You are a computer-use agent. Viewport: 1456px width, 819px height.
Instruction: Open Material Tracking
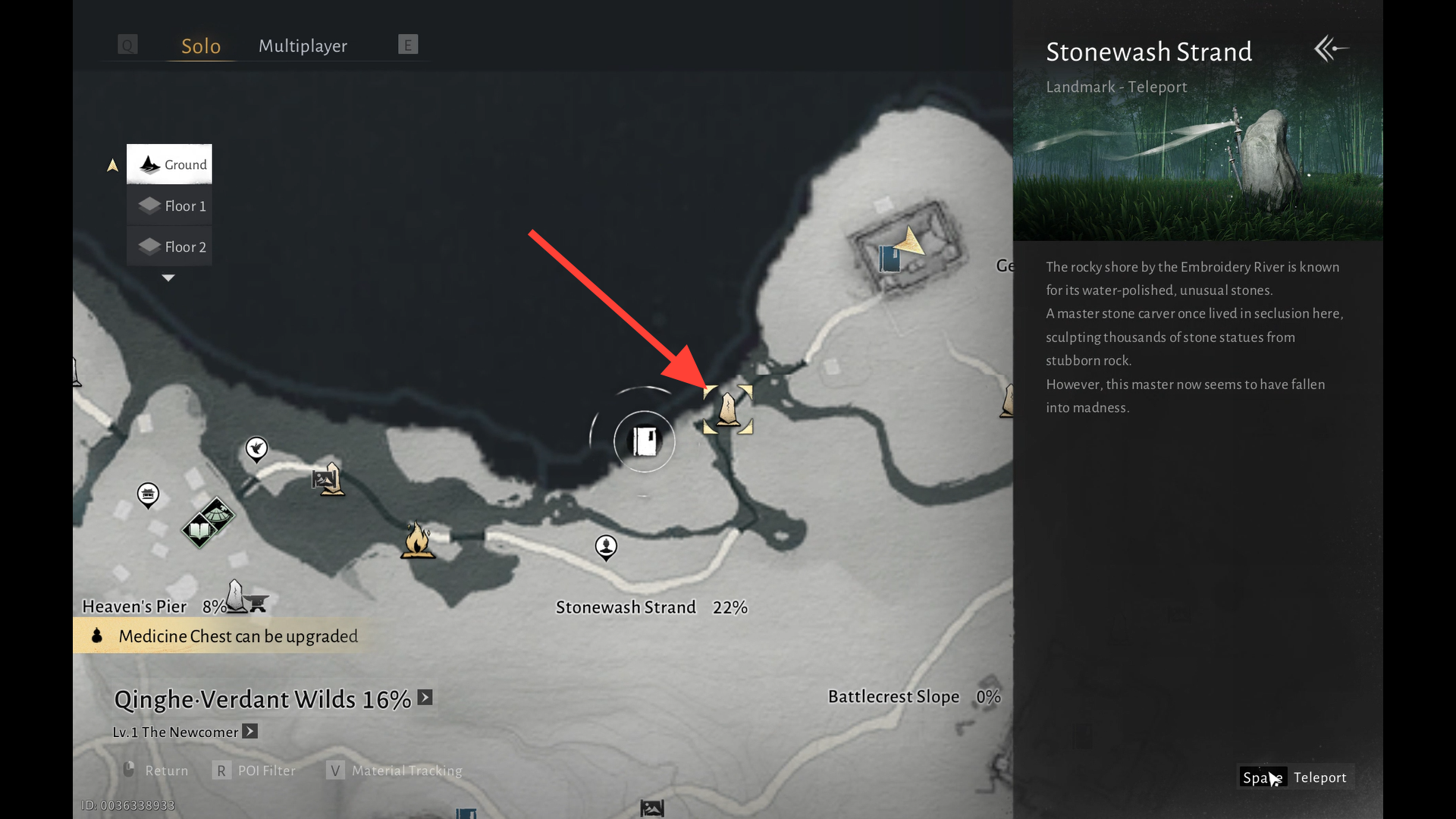(x=395, y=770)
